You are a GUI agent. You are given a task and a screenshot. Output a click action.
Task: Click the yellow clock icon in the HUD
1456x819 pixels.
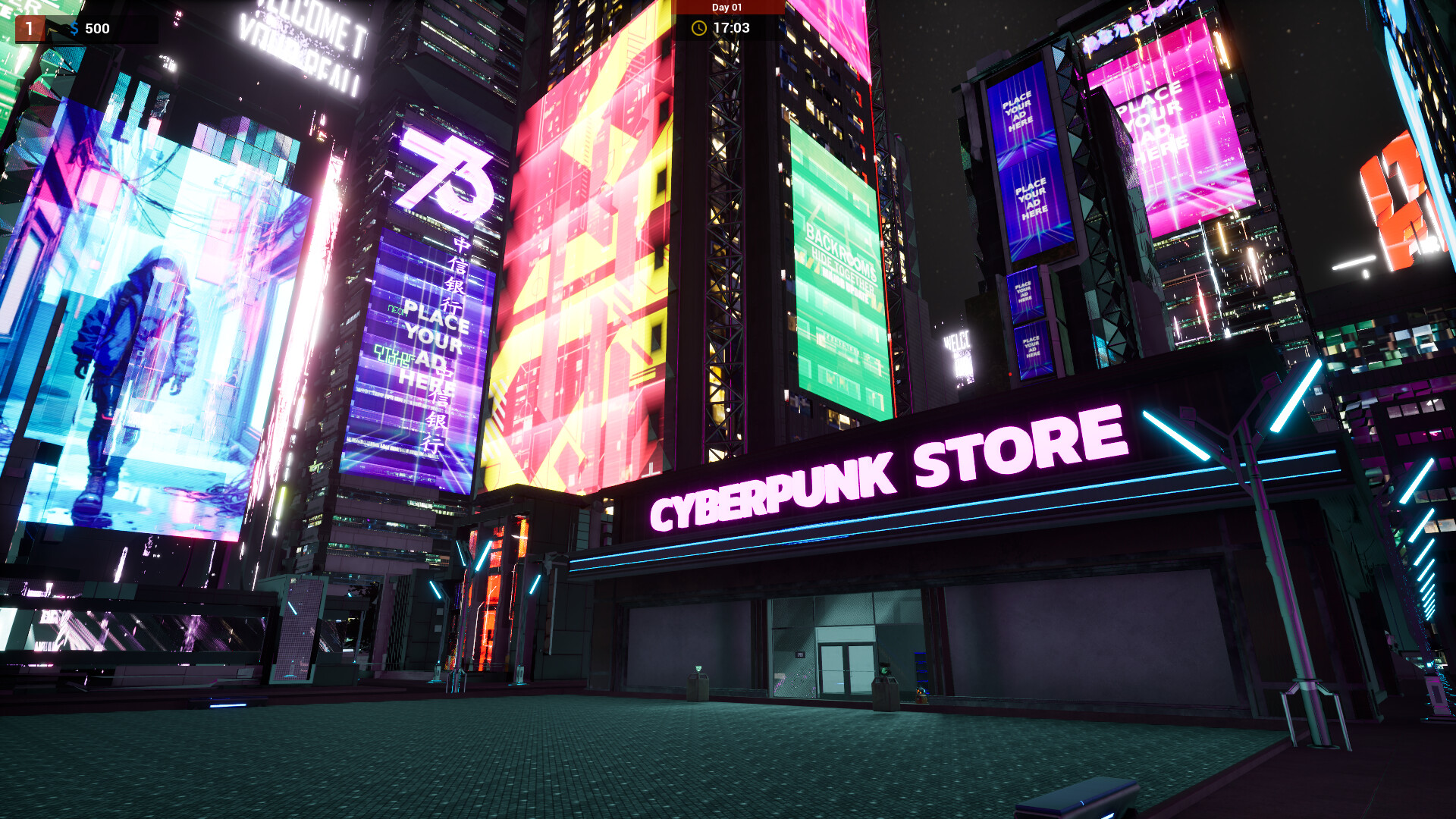click(700, 27)
